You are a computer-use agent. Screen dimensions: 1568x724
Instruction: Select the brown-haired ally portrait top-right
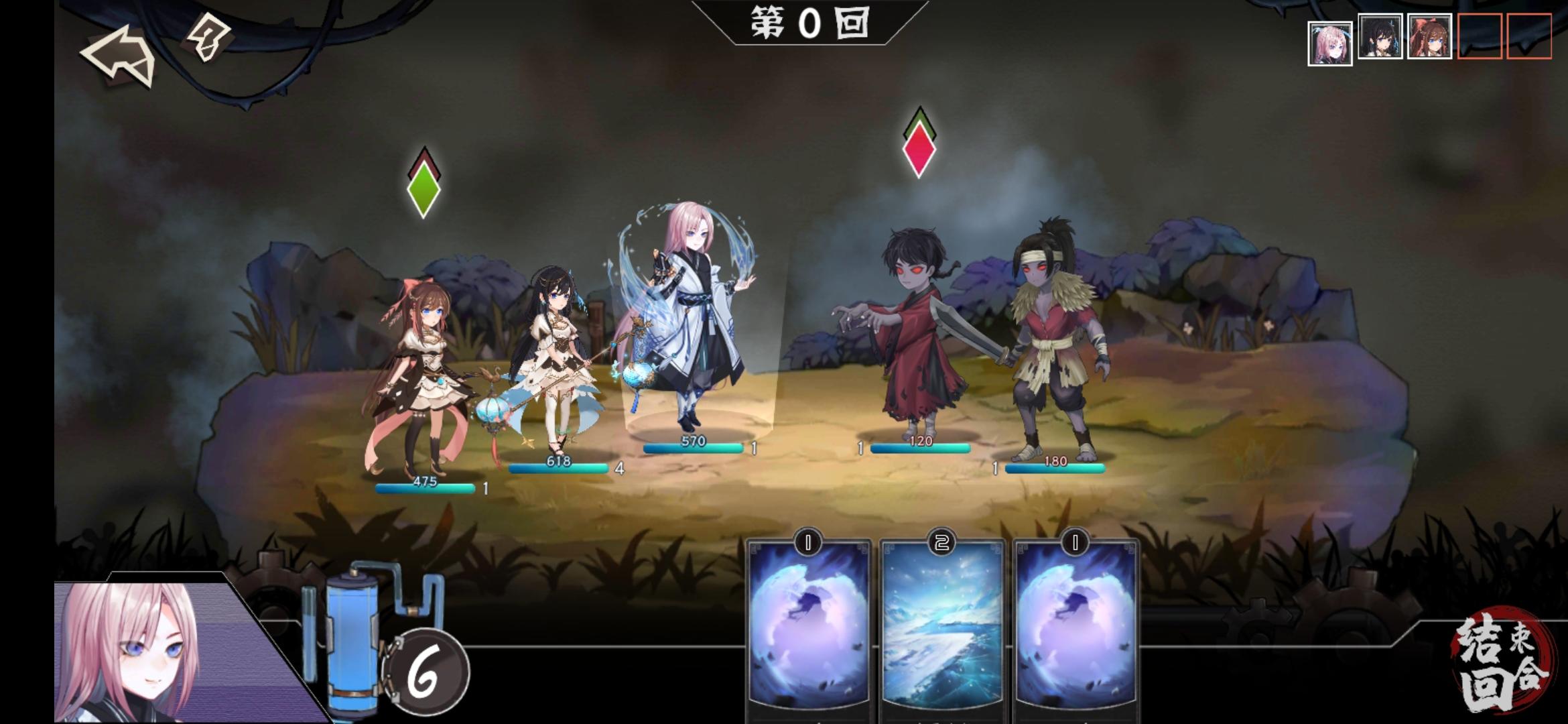pos(1431,37)
